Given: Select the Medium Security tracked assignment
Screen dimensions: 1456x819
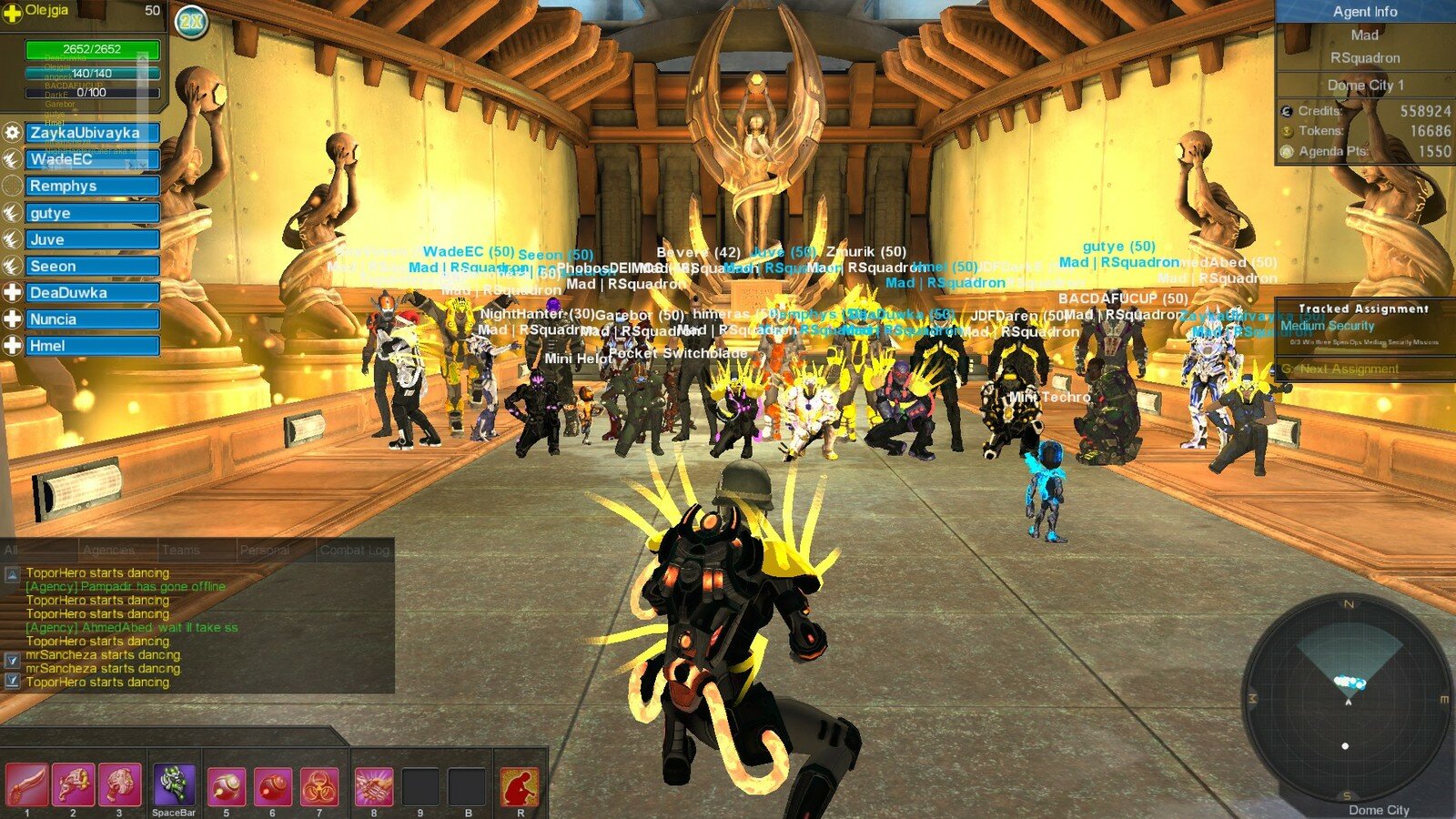Looking at the screenshot, I should tap(1327, 326).
